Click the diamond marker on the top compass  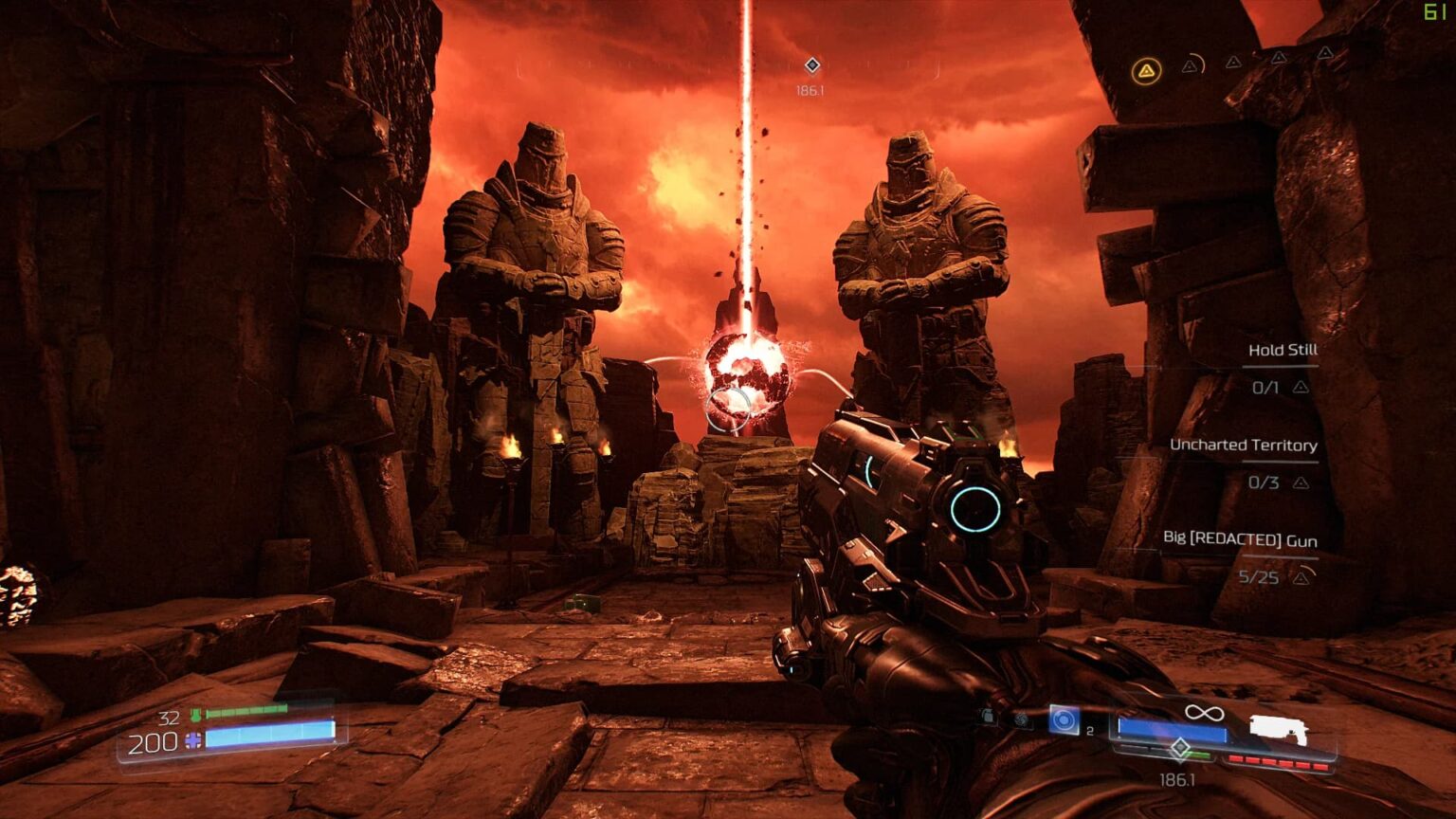tap(811, 66)
